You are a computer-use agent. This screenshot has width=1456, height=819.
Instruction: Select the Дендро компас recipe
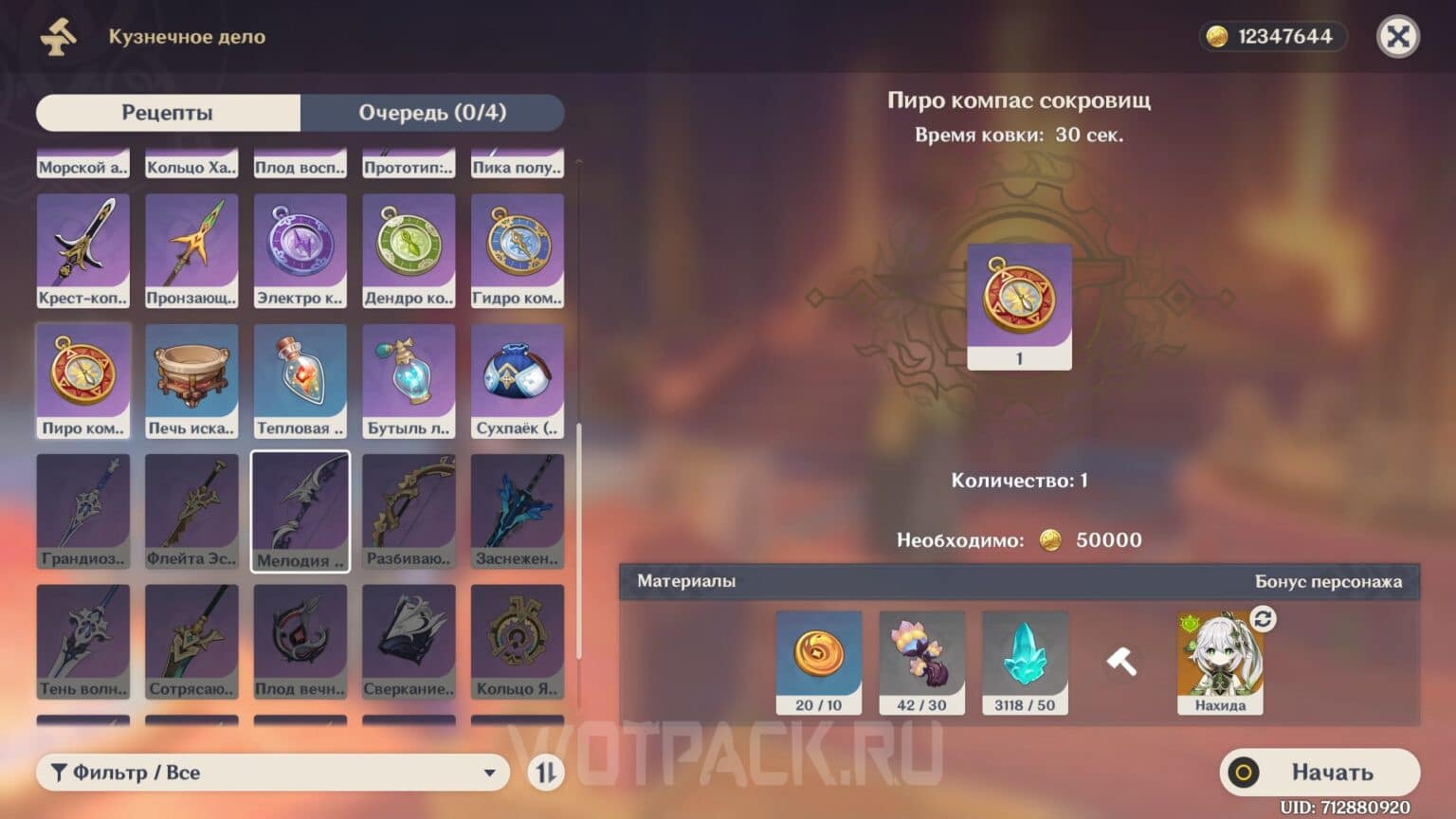(x=409, y=248)
